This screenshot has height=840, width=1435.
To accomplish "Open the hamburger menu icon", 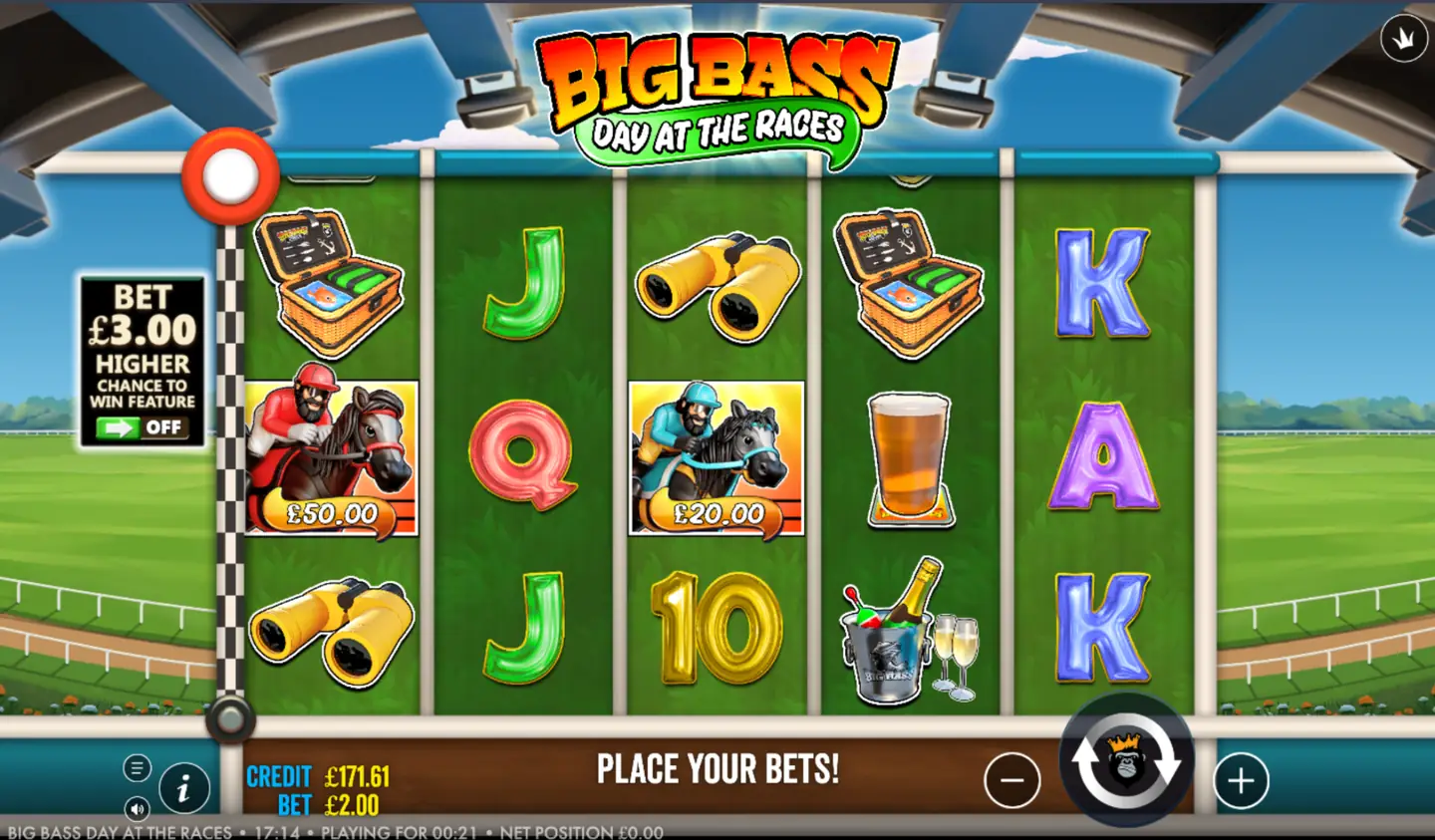I will (x=137, y=768).
